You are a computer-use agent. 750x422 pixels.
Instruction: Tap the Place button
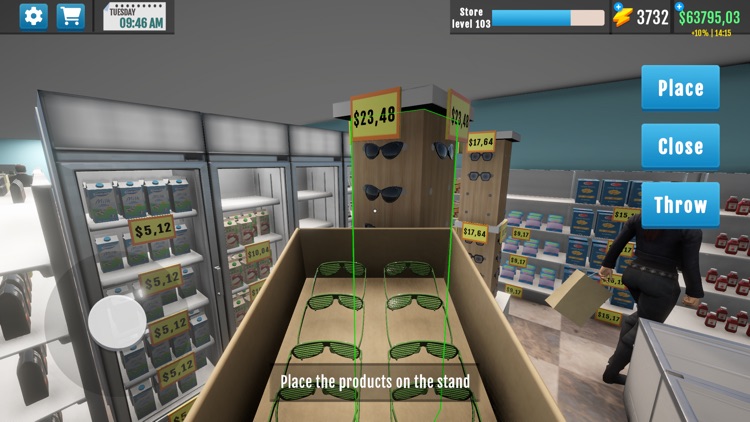point(680,88)
